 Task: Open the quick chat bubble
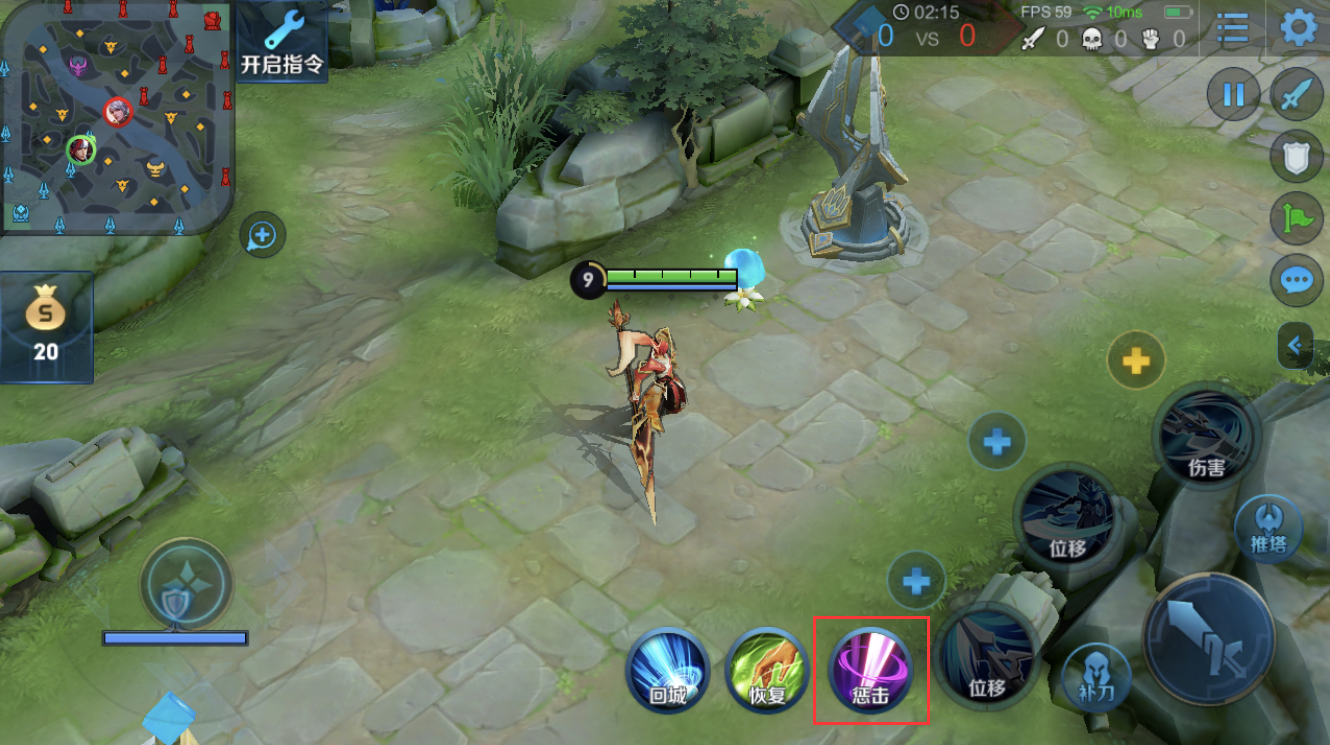[x=1297, y=280]
